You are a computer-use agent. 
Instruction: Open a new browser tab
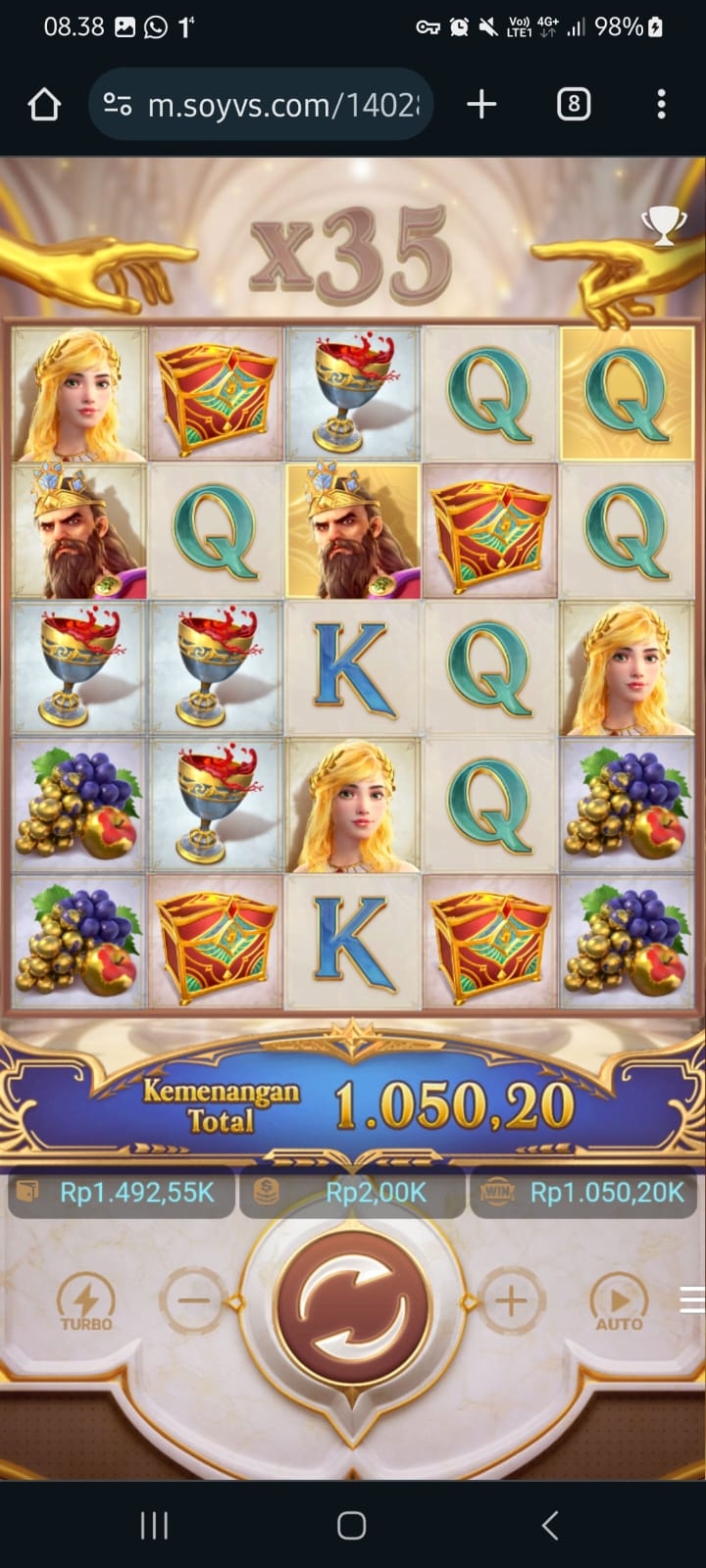click(481, 104)
